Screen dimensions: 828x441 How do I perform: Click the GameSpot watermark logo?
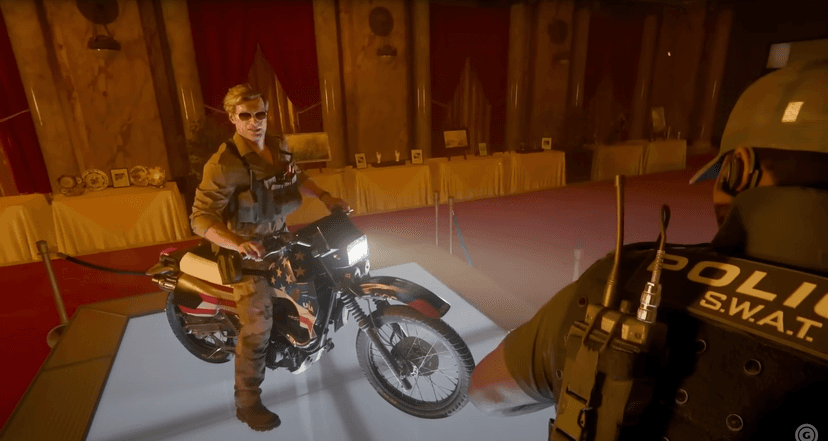pos(807,431)
